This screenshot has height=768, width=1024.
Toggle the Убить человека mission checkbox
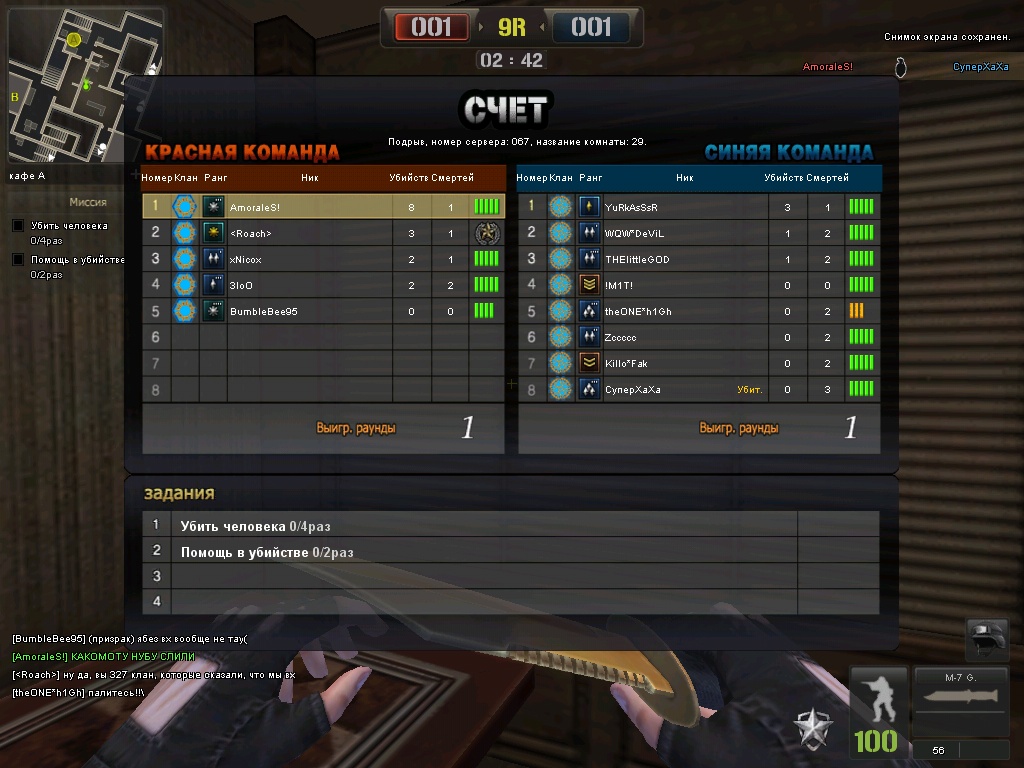pyautogui.click(x=18, y=226)
